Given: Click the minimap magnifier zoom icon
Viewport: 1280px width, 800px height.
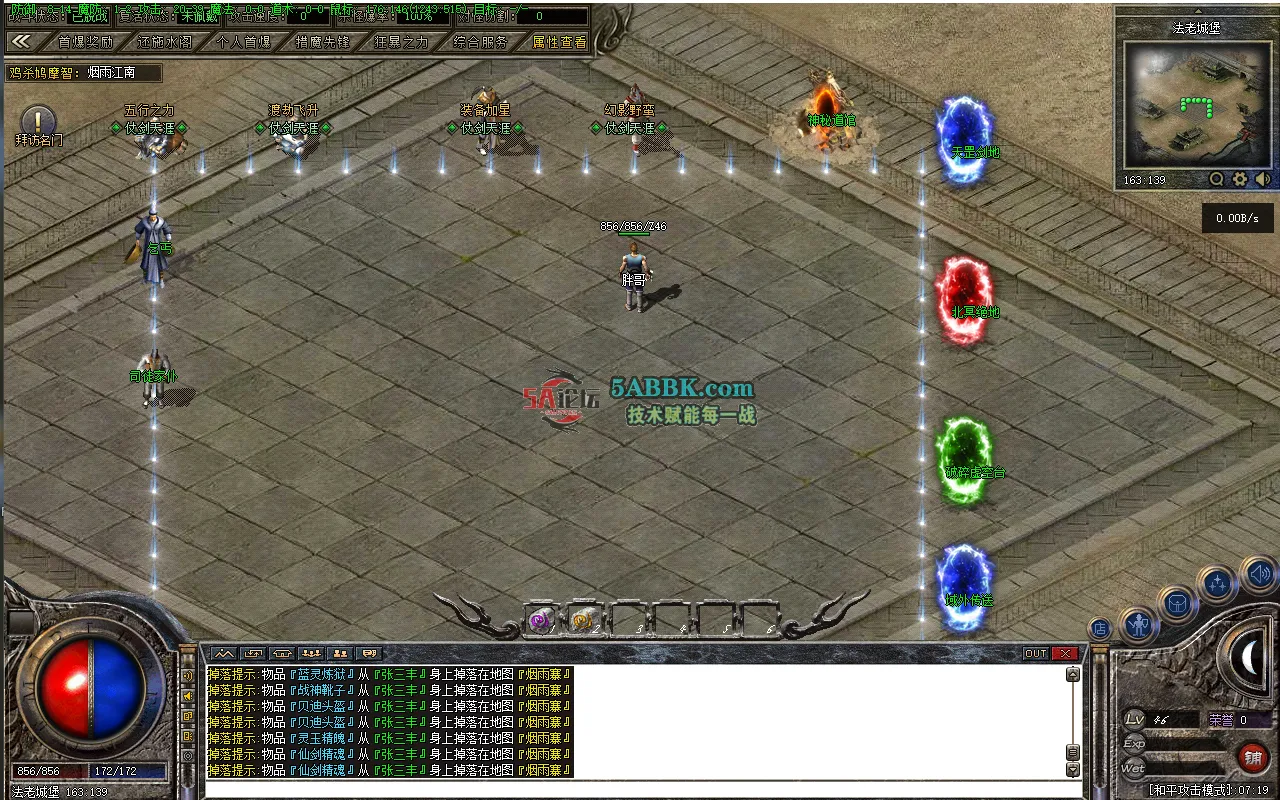Looking at the screenshot, I should click(1216, 179).
